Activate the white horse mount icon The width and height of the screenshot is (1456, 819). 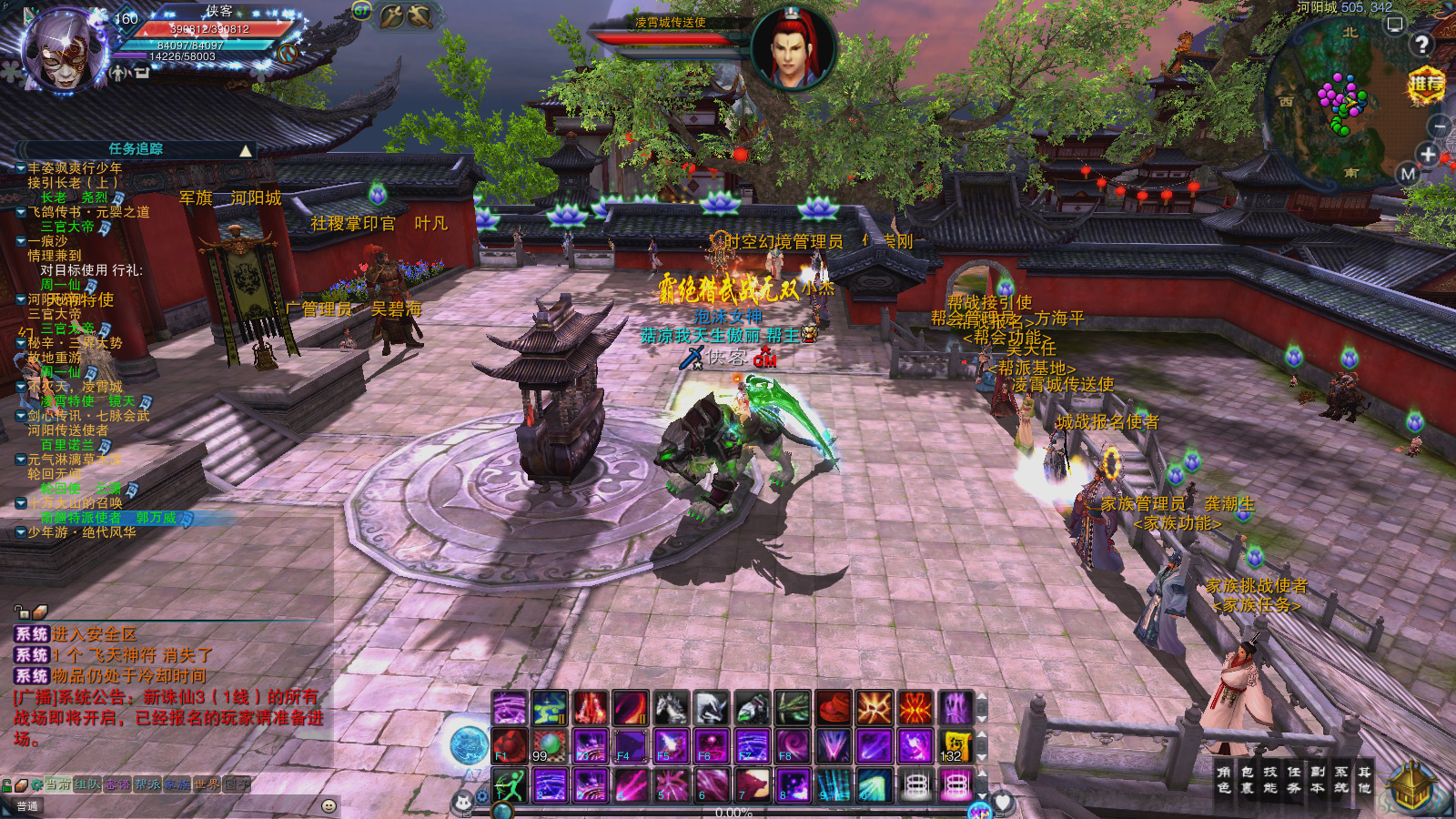[x=670, y=708]
